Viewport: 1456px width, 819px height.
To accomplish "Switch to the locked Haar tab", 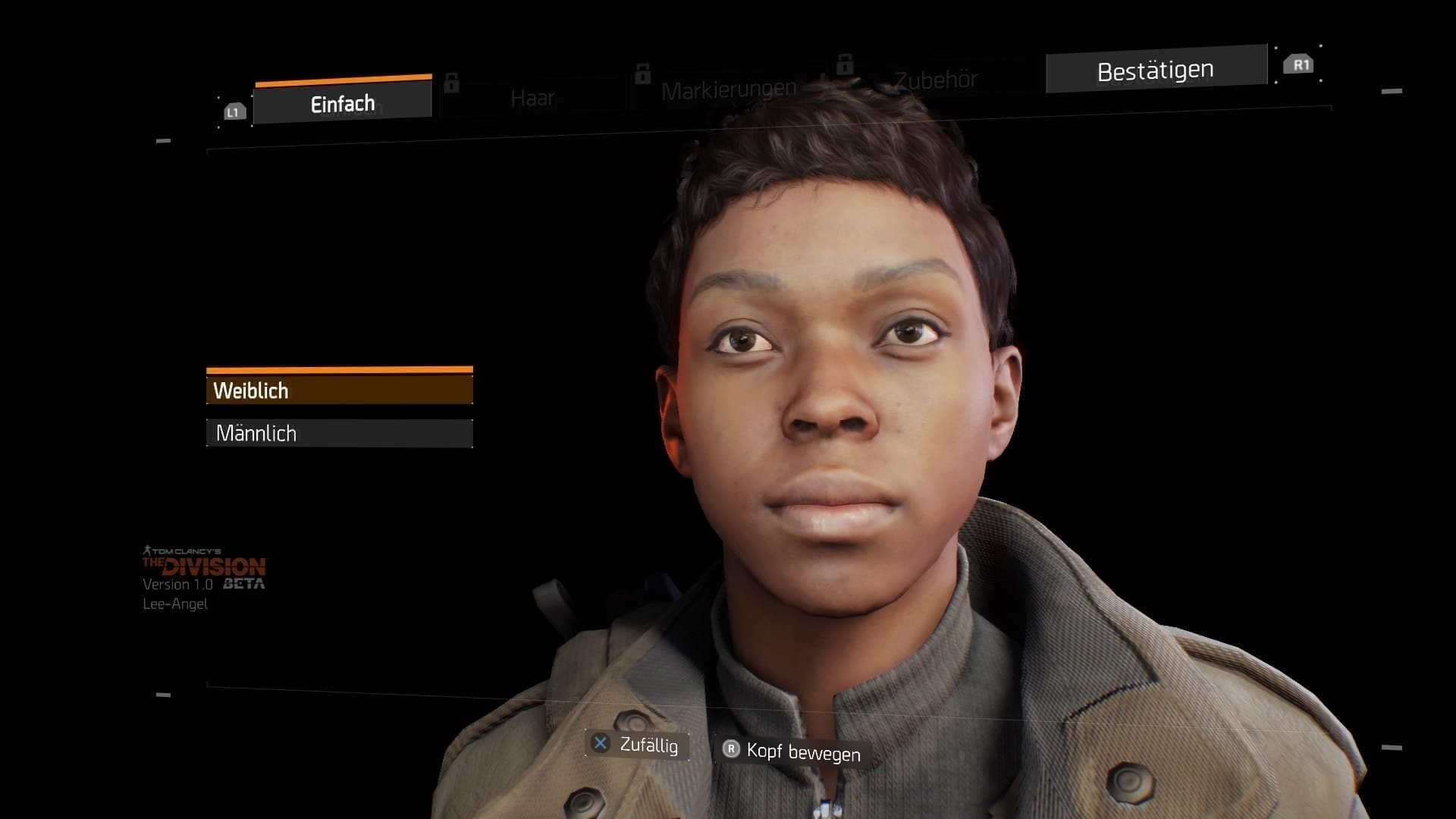I will [x=534, y=97].
